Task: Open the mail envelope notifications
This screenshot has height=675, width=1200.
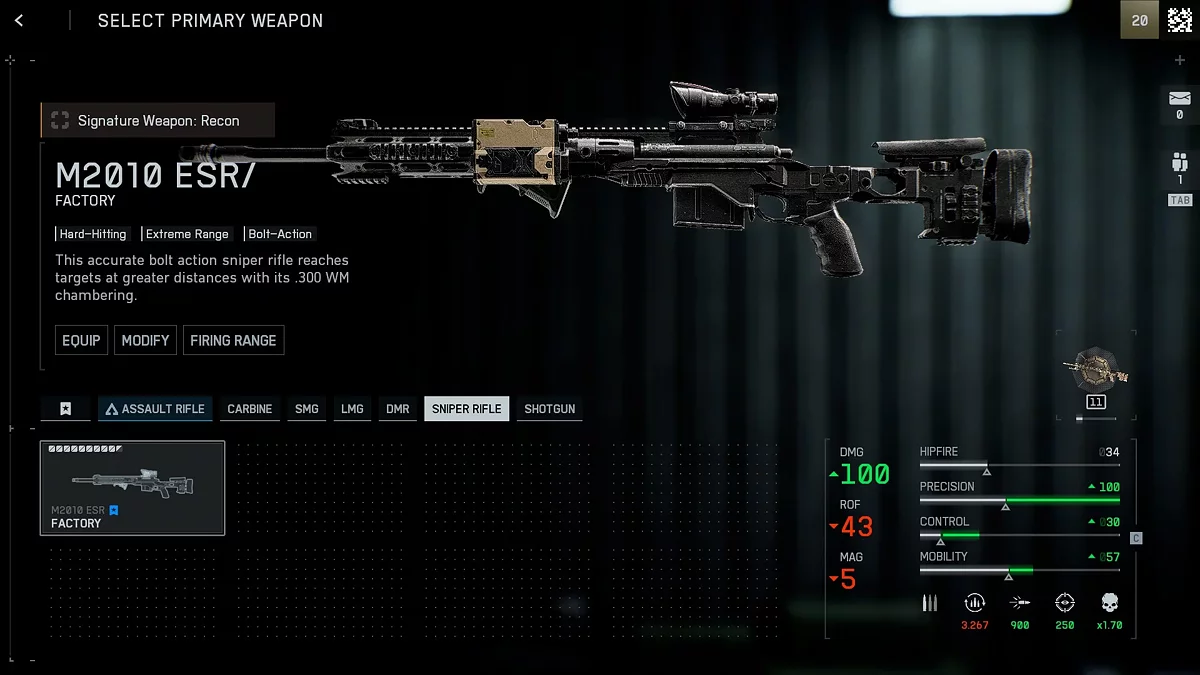Action: pyautogui.click(x=1179, y=98)
